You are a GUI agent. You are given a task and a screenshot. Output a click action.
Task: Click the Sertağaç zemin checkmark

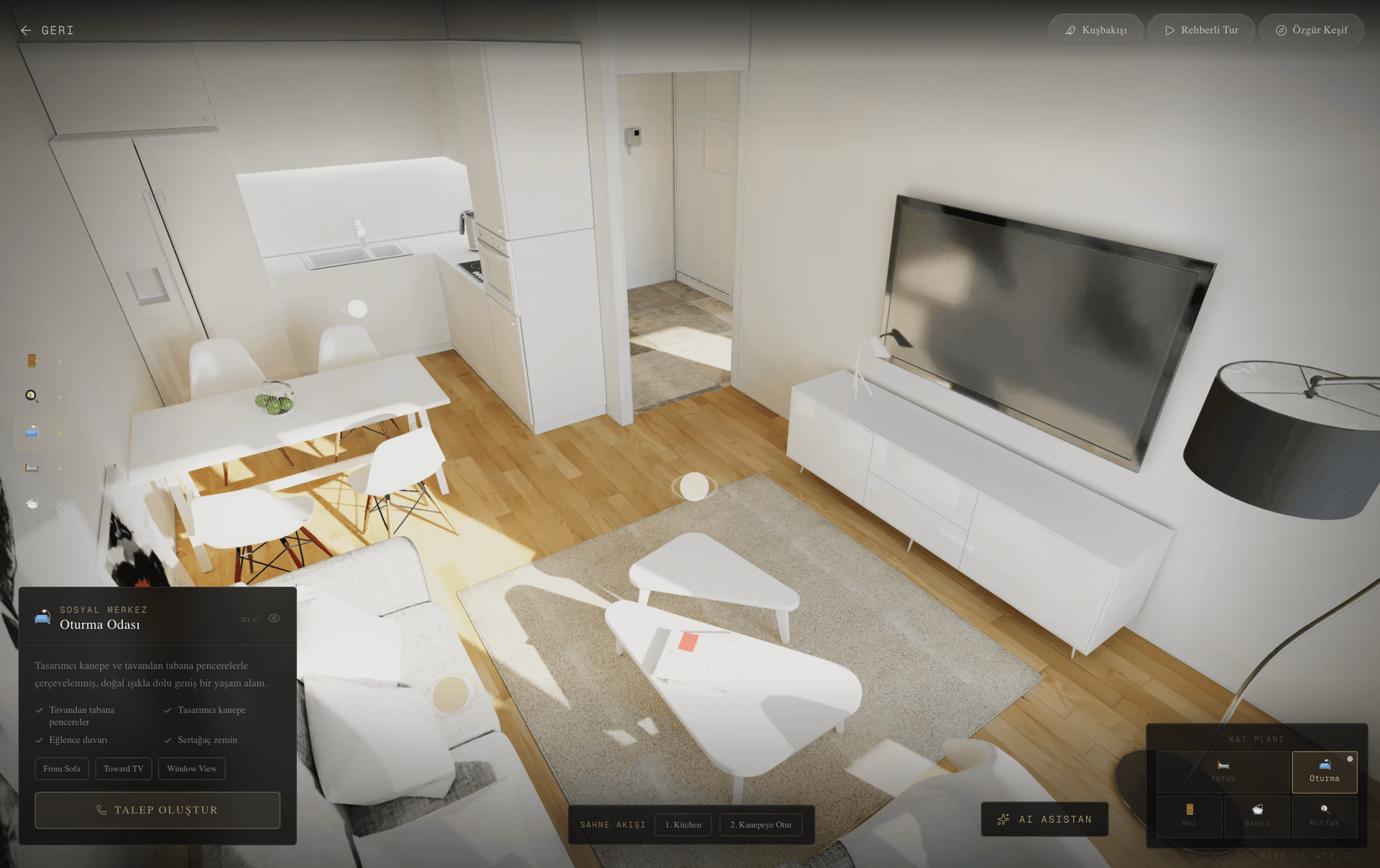click(167, 739)
